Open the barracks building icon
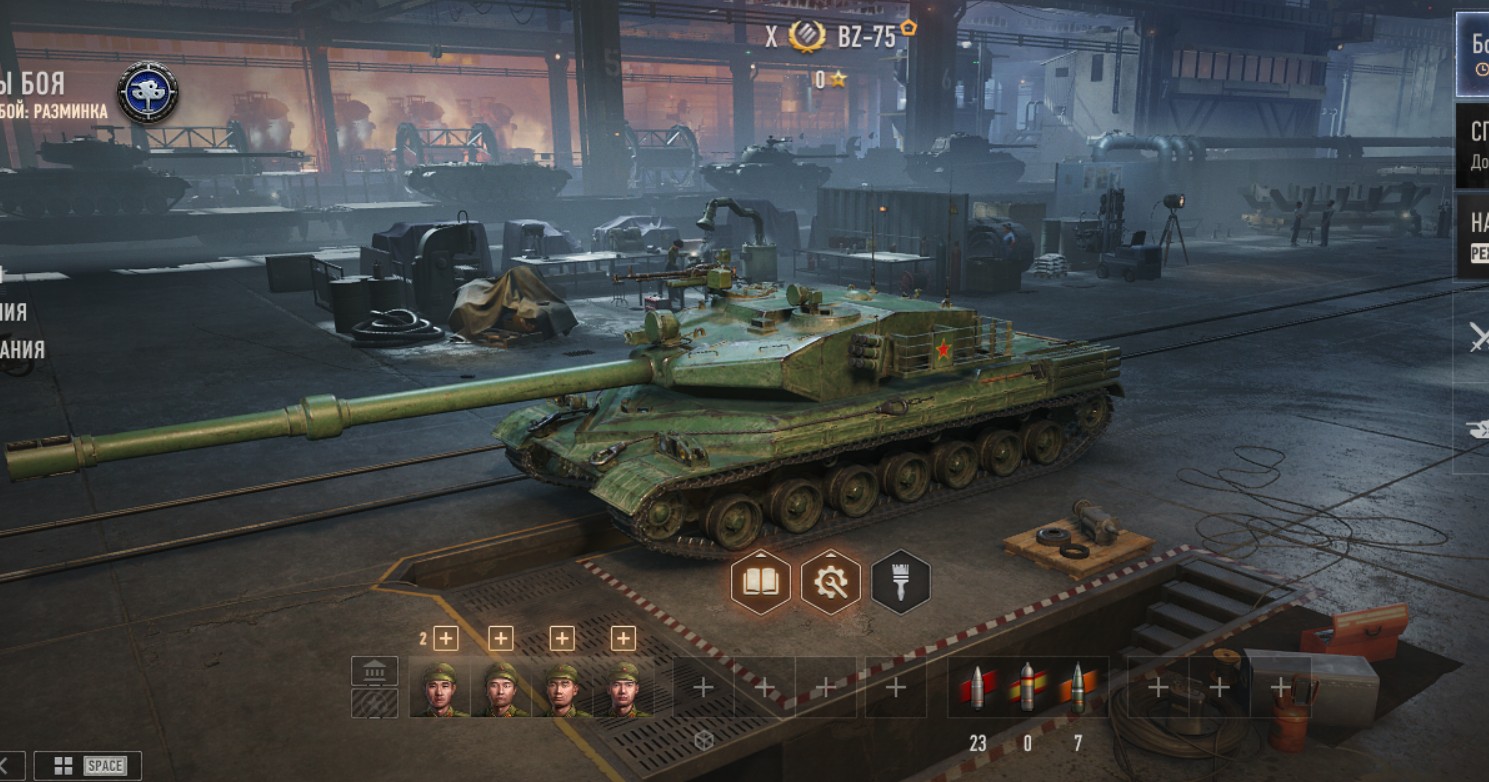 click(374, 670)
